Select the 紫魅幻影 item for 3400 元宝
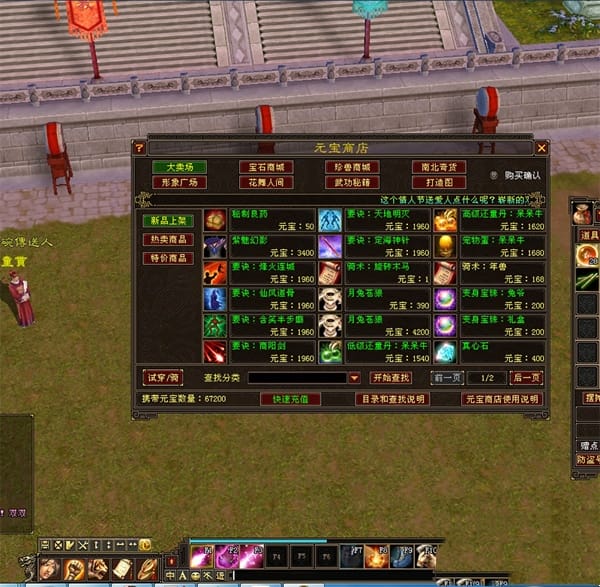The height and width of the screenshot is (587, 600). (x=215, y=246)
